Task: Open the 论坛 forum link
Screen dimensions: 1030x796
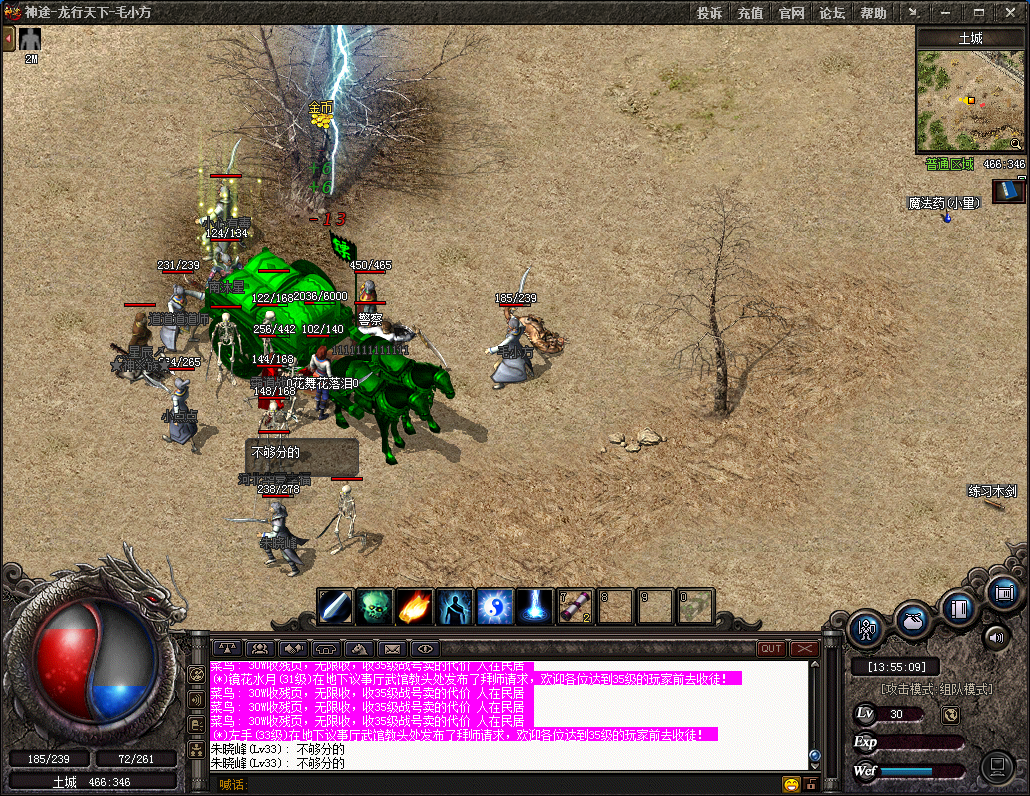Action: [832, 13]
